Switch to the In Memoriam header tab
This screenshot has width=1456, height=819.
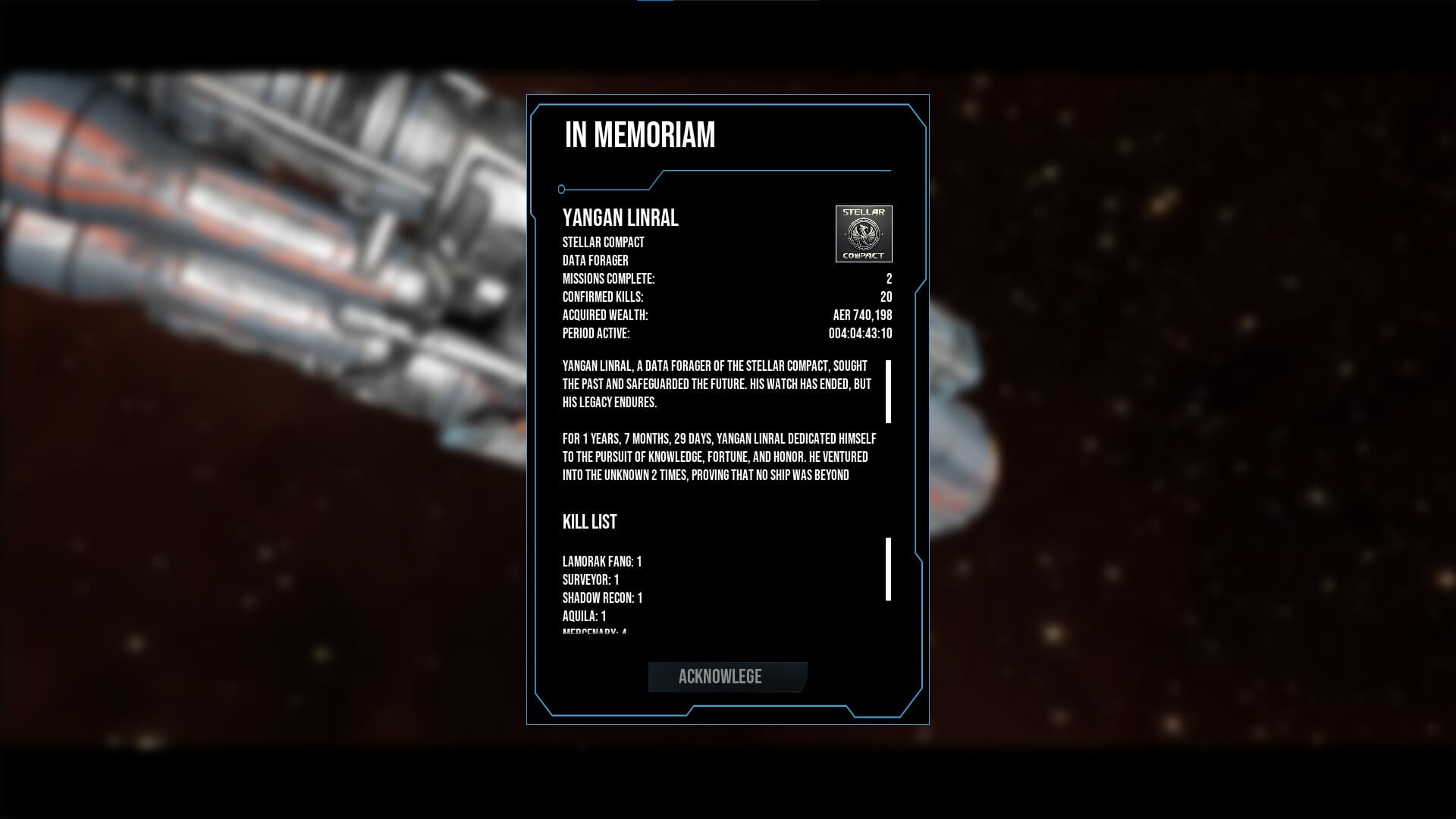[x=639, y=136]
